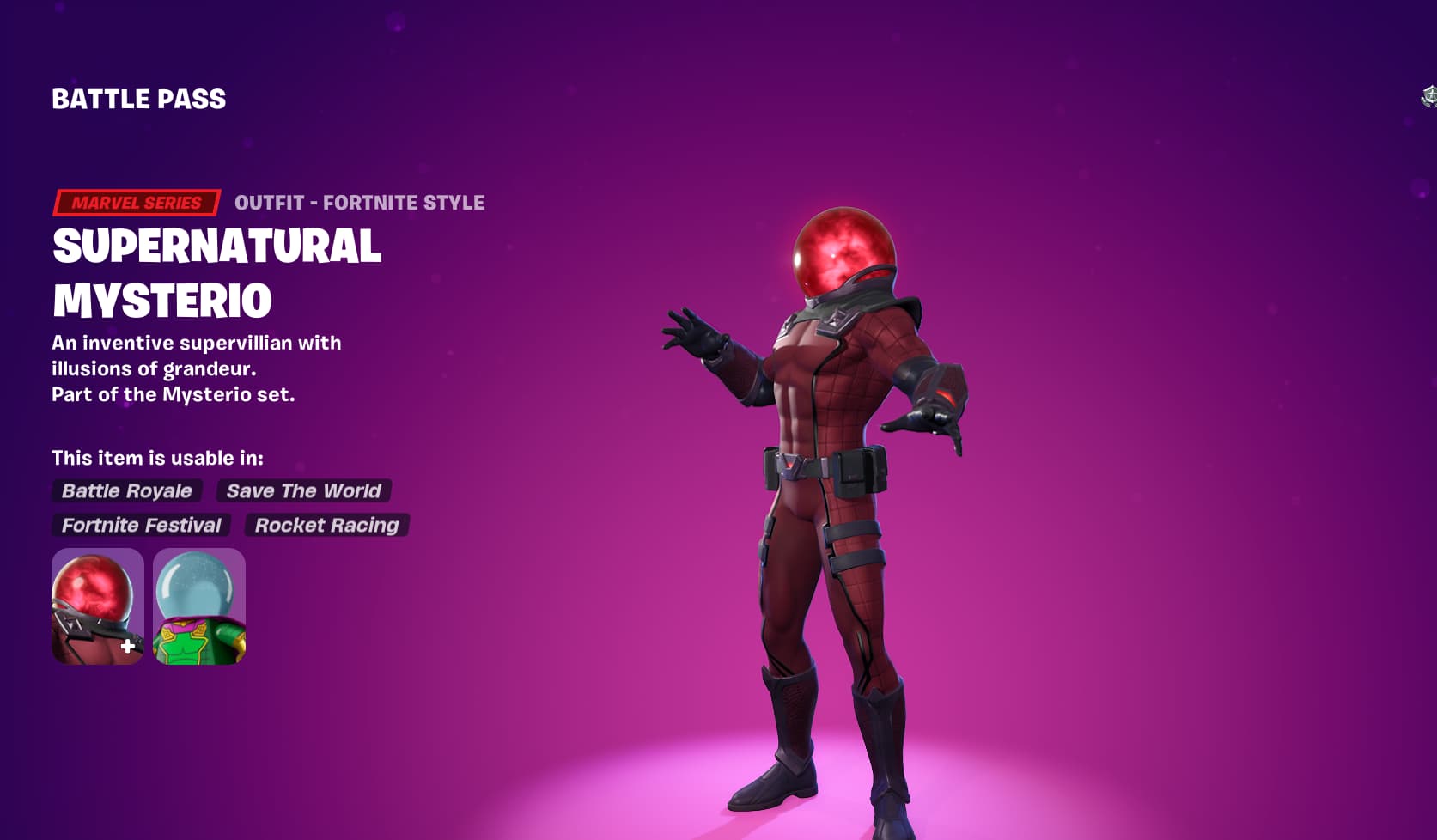Expand the OUTFIT - FORTNITE STYLE label
The height and width of the screenshot is (840, 1437).
[x=358, y=202]
